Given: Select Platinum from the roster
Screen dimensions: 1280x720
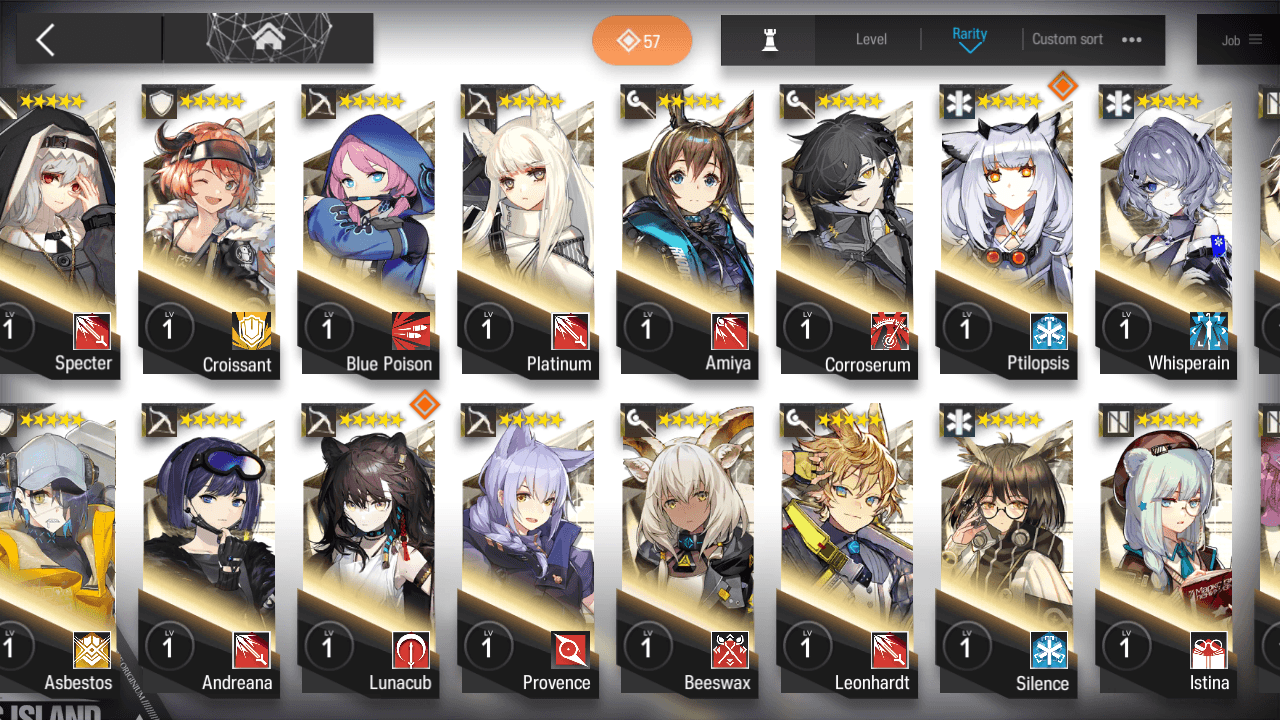Looking at the screenshot, I should [x=528, y=230].
